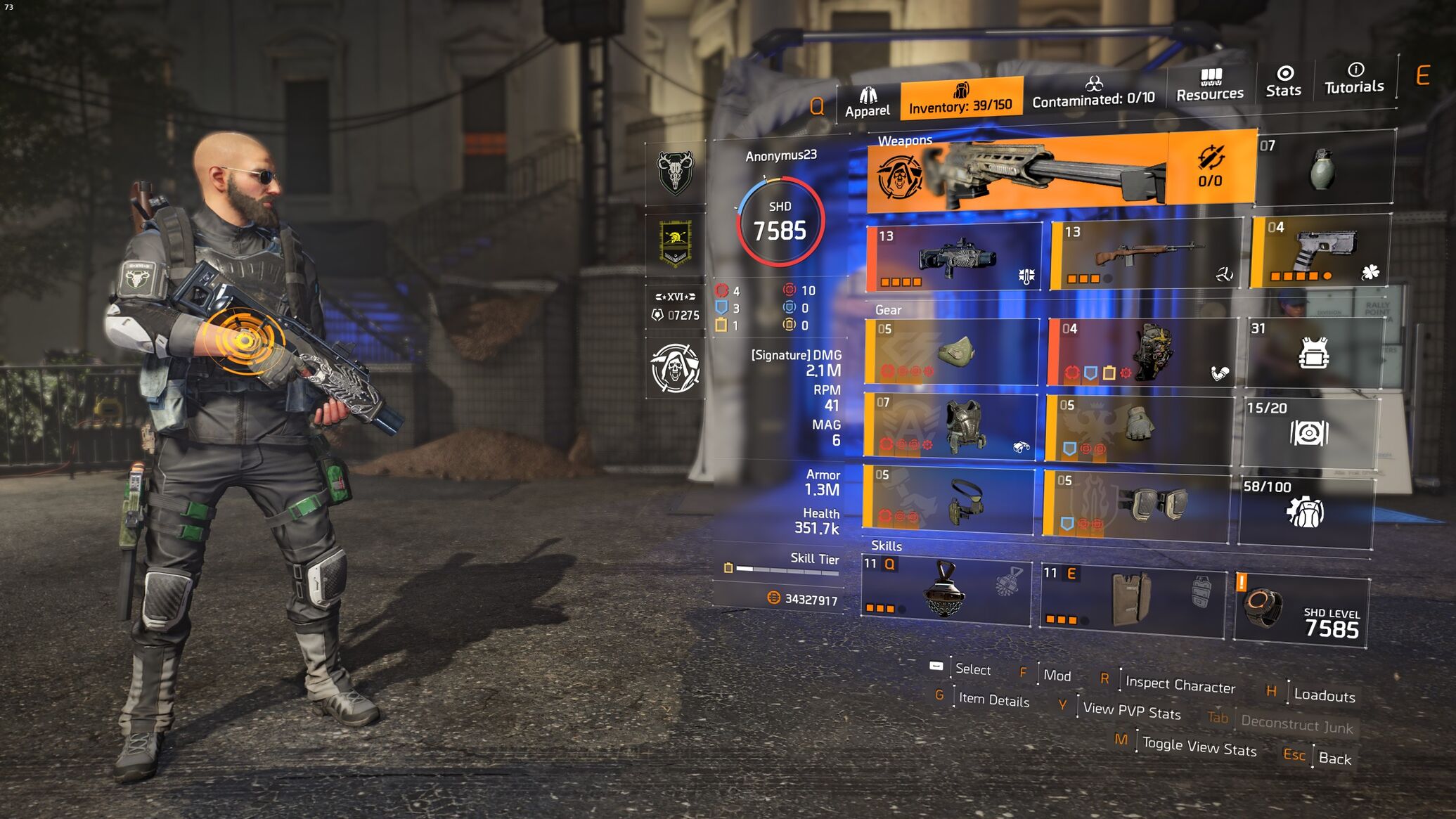Select the grenade slot
The image size is (1456, 819).
click(x=1324, y=167)
